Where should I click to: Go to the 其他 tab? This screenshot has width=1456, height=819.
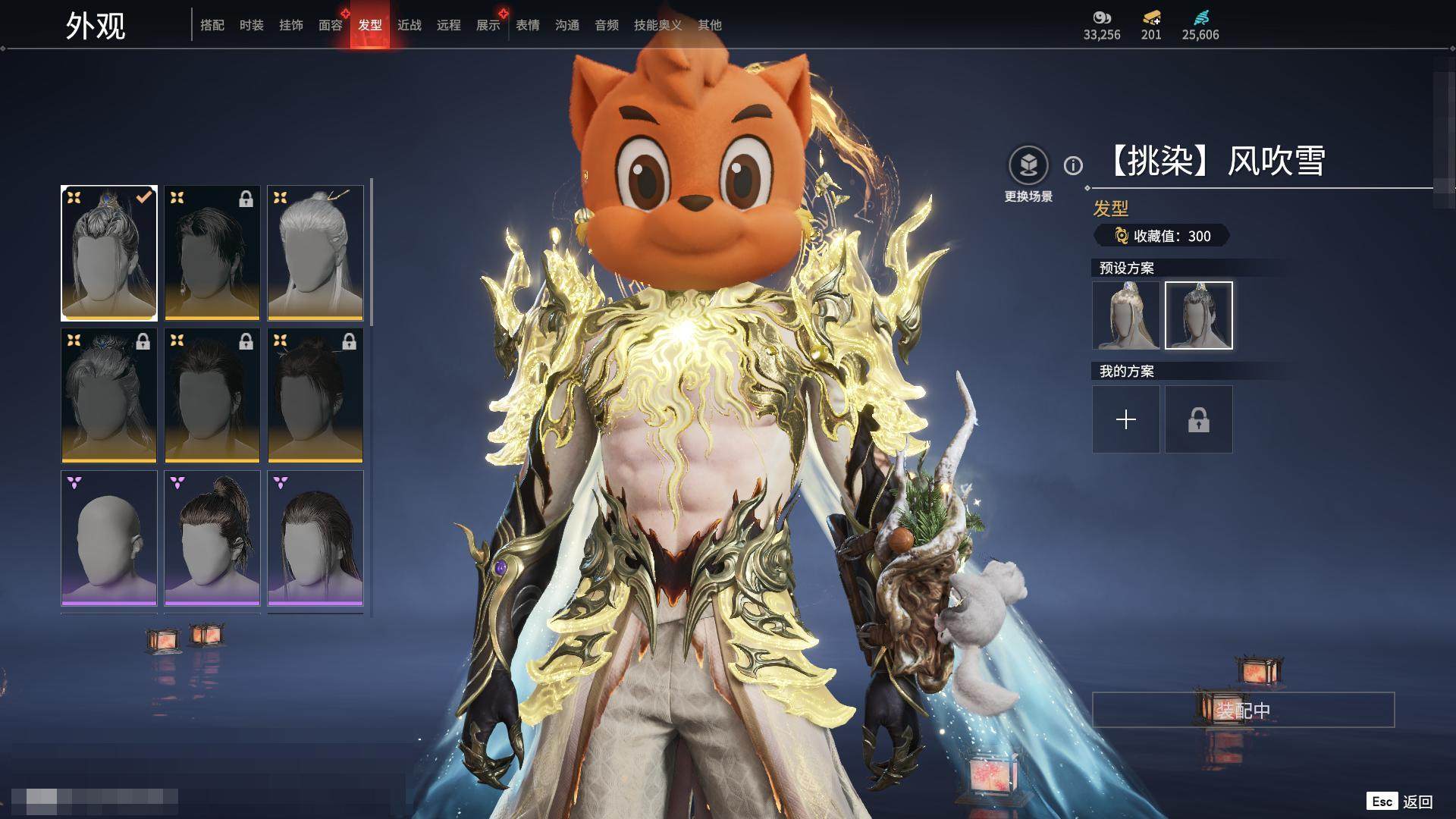pyautogui.click(x=710, y=25)
